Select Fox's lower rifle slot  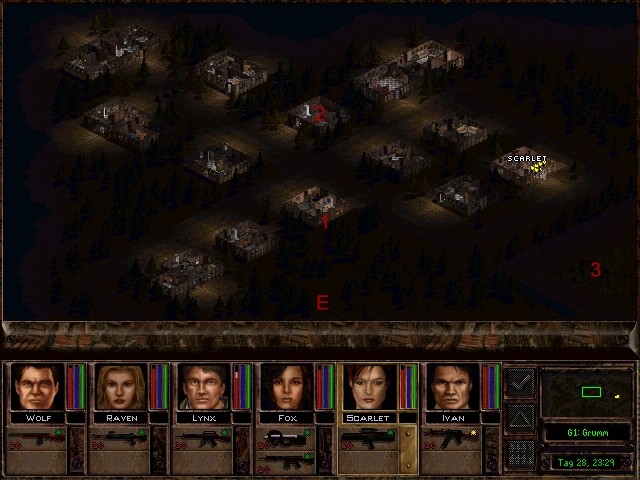(286, 460)
